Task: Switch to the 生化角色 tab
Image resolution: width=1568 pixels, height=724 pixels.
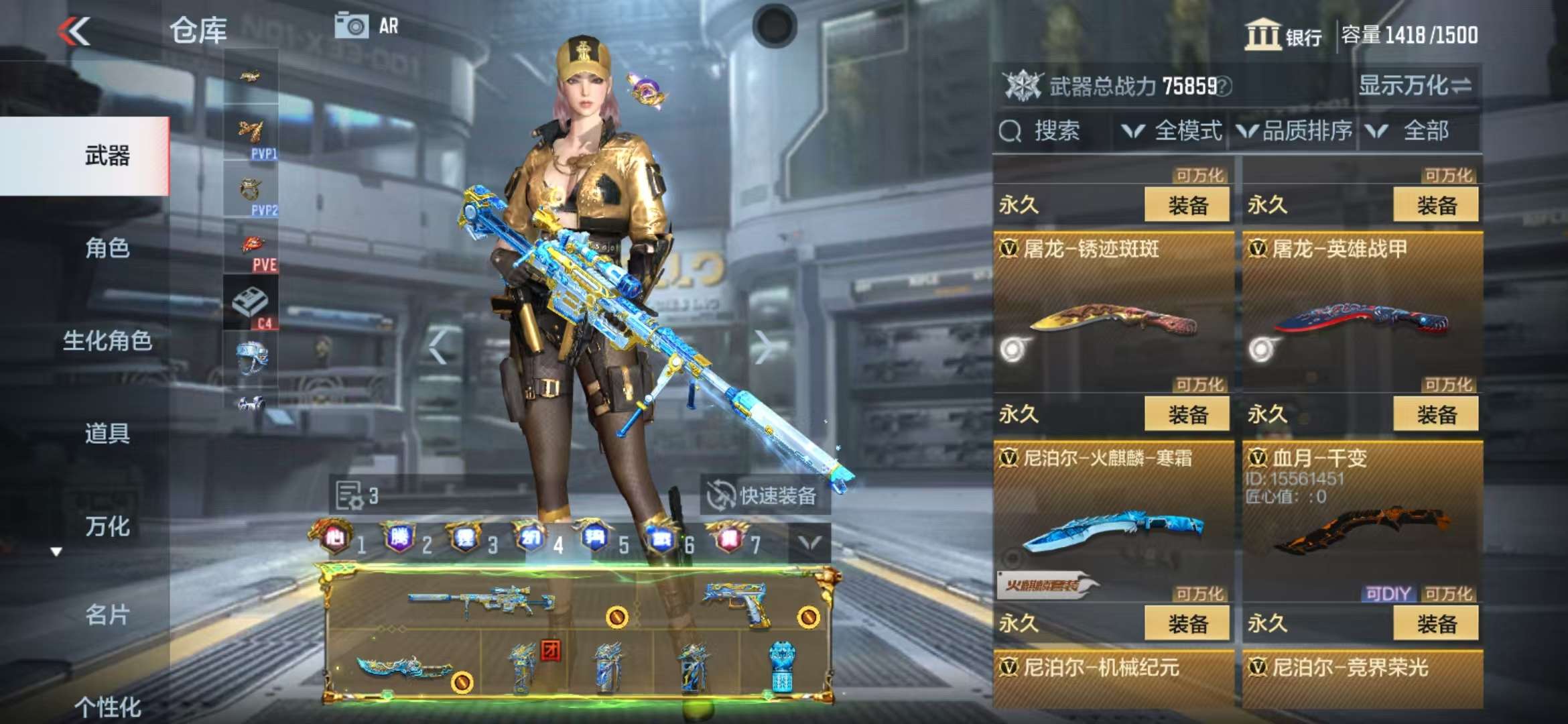Action: click(x=107, y=341)
